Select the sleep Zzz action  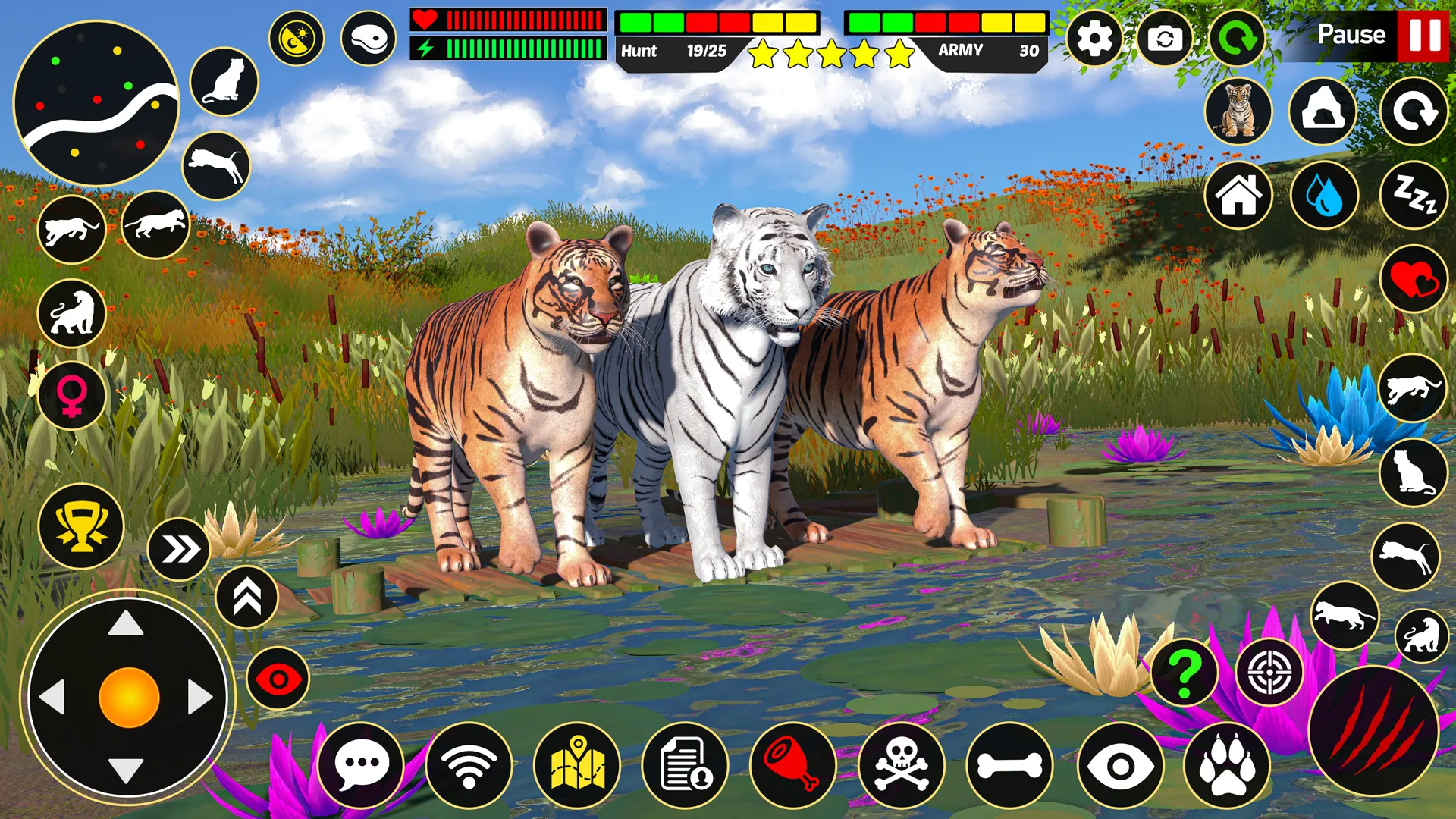1415,195
